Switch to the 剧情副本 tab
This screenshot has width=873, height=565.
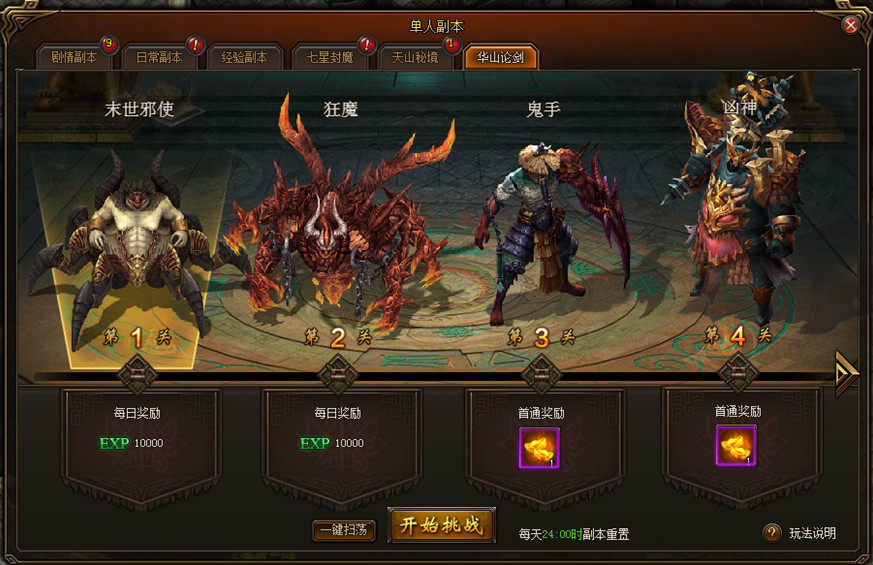75,57
